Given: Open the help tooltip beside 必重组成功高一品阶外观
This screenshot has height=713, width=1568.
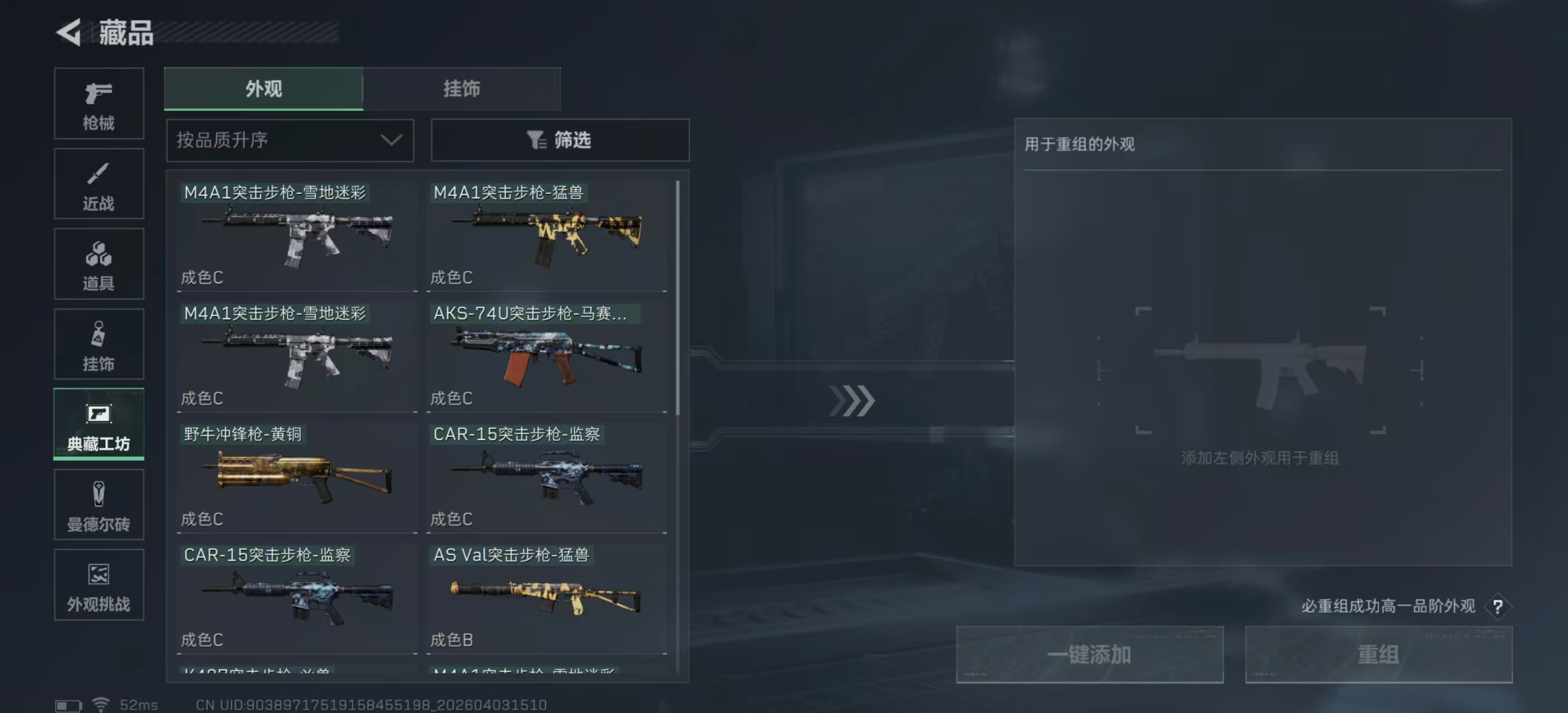Looking at the screenshot, I should click(x=1498, y=607).
